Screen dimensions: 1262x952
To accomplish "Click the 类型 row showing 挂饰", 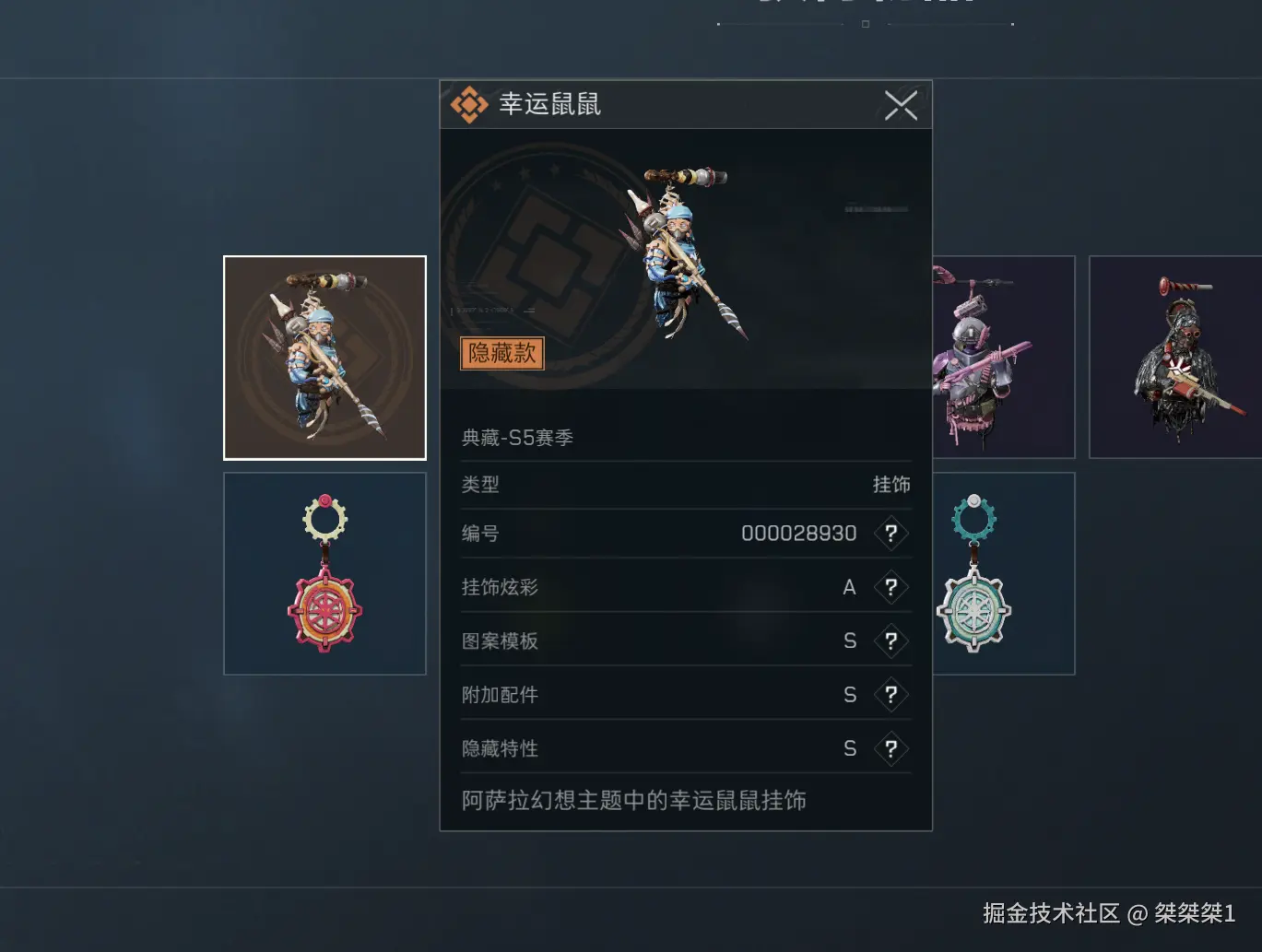I will click(x=686, y=485).
